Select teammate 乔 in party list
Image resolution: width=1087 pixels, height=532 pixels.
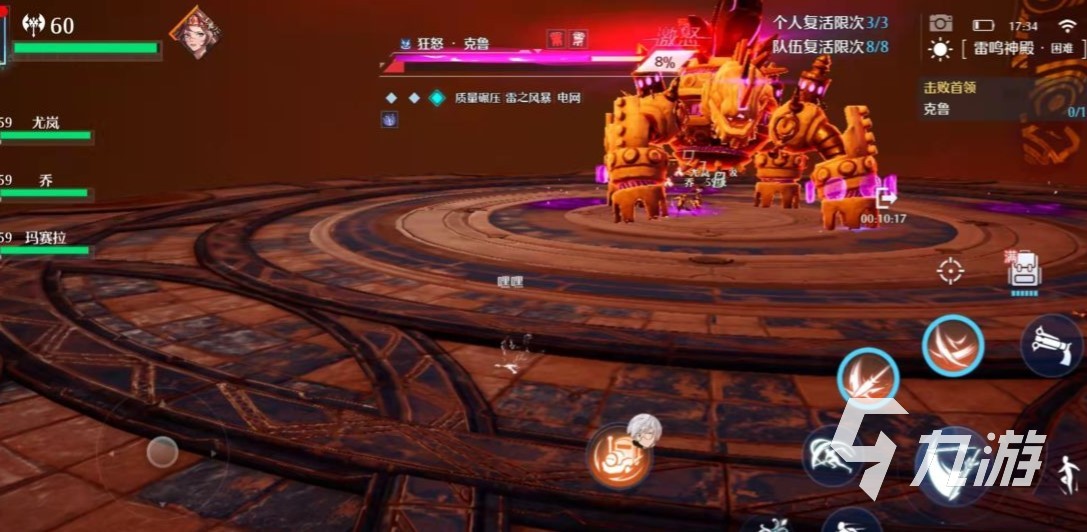[x=46, y=186]
